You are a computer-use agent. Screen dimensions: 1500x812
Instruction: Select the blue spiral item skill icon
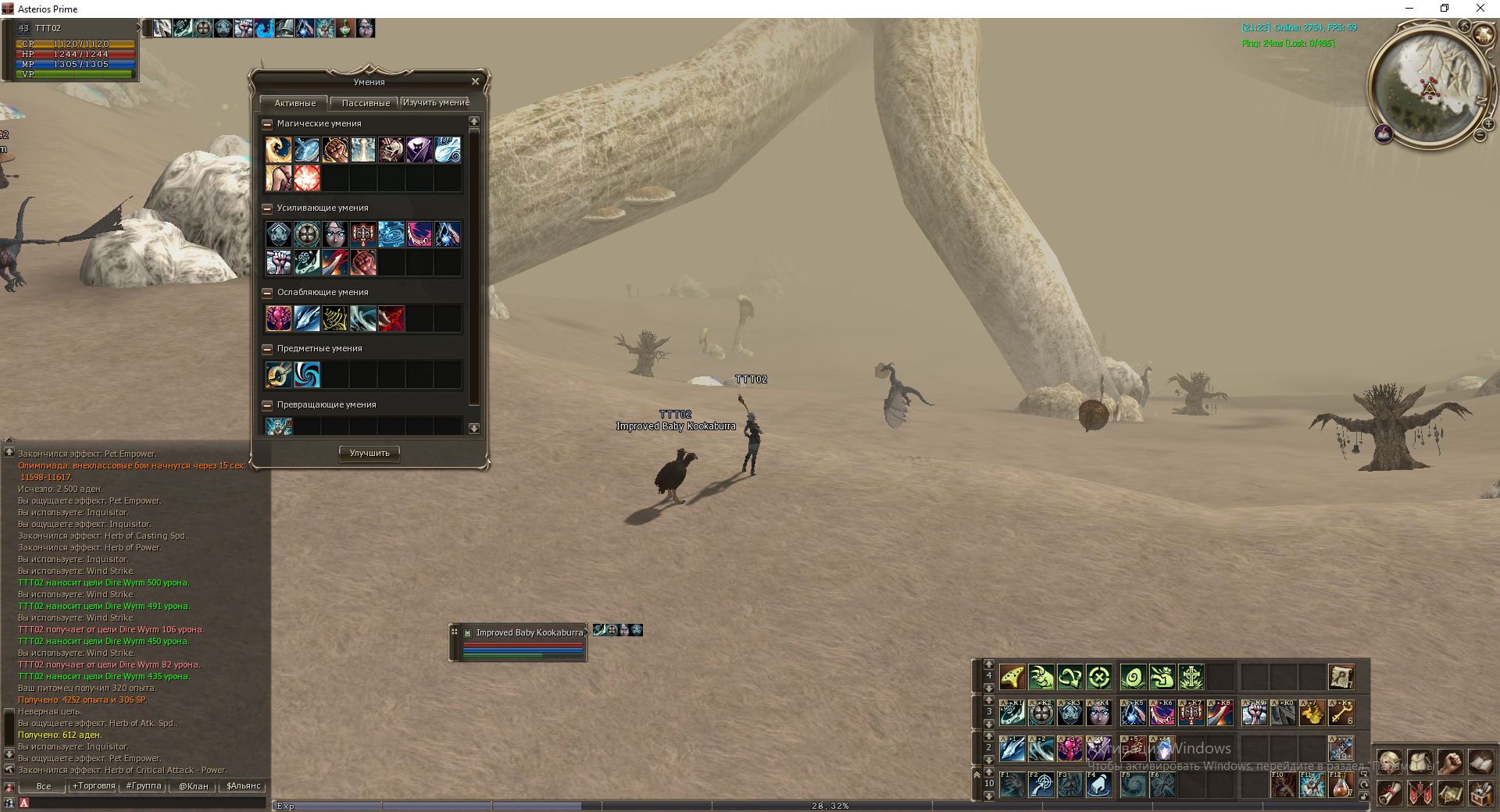307,375
